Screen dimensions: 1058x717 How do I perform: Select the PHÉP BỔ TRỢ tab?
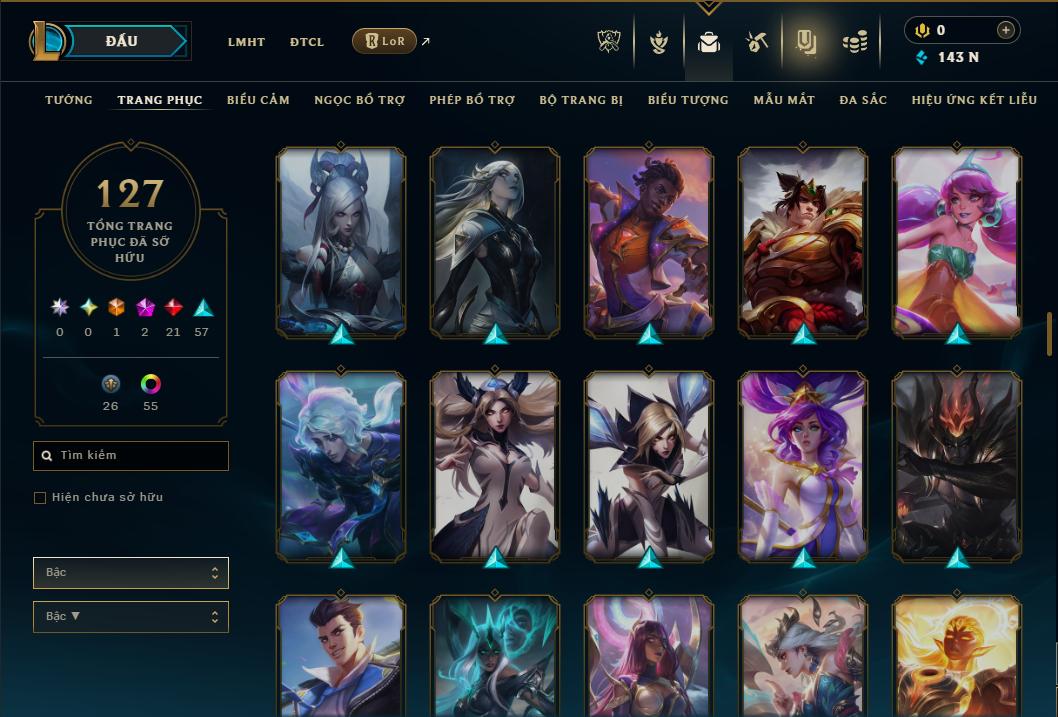point(472,100)
